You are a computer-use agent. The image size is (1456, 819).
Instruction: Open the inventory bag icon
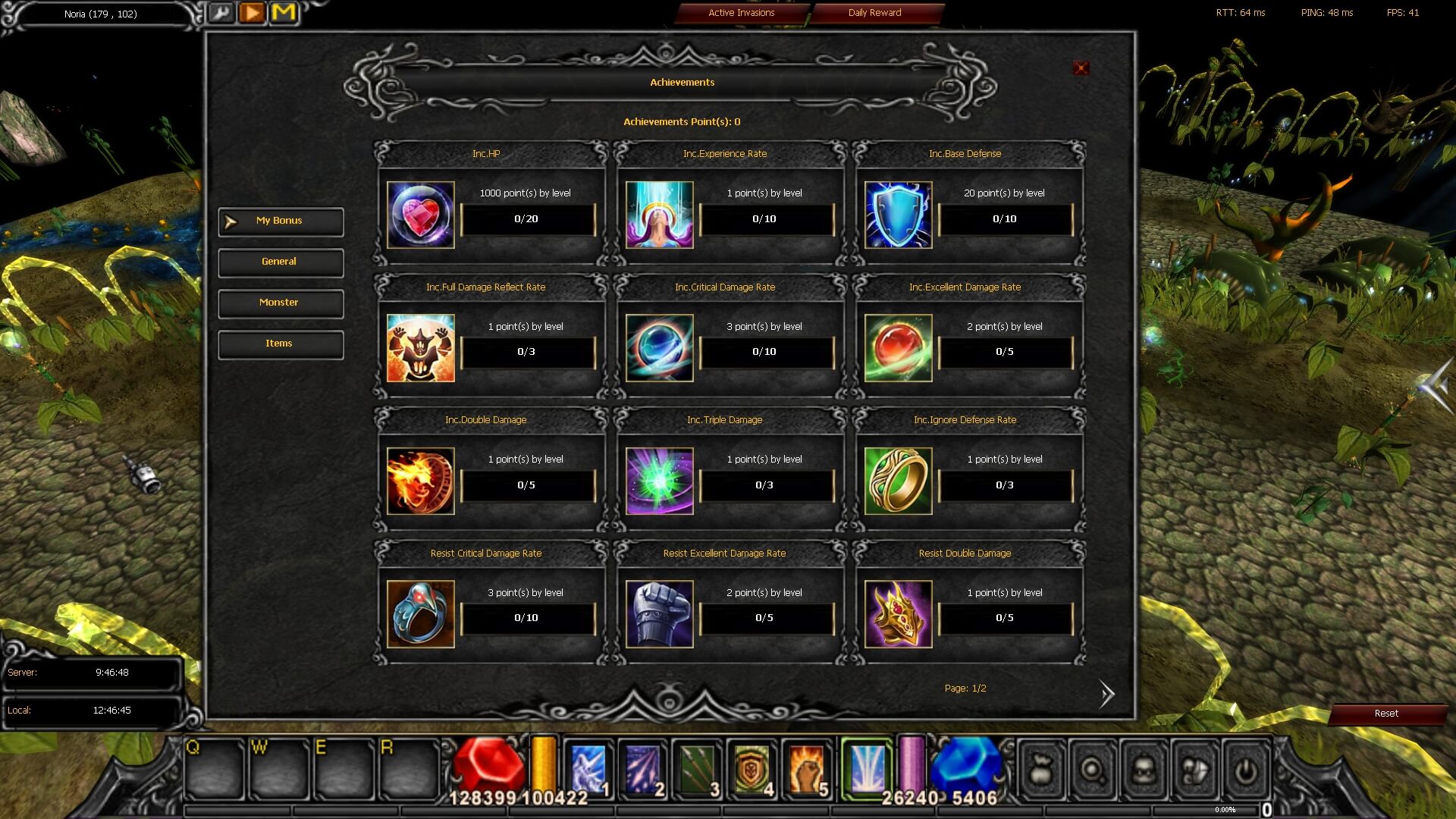[1041, 770]
